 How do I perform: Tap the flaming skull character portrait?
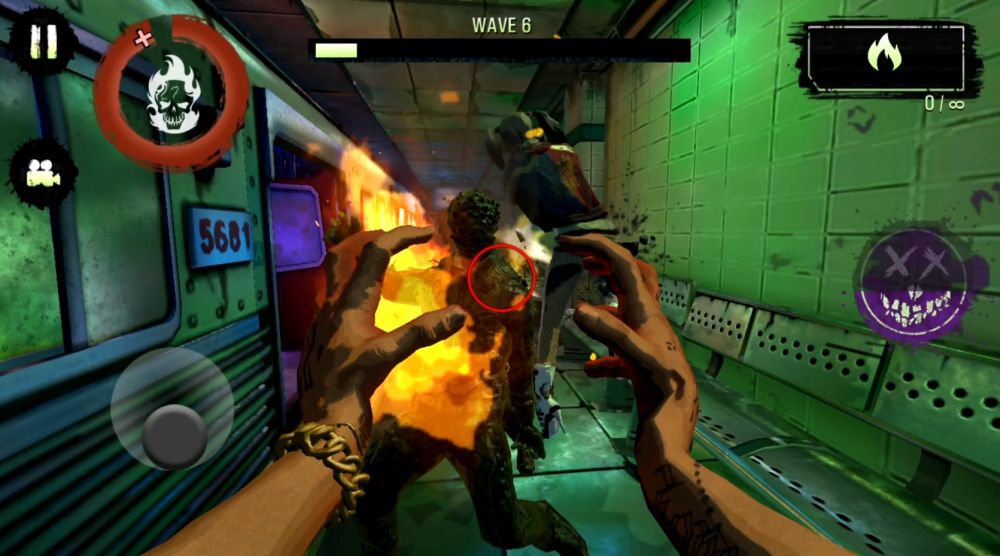(x=172, y=93)
